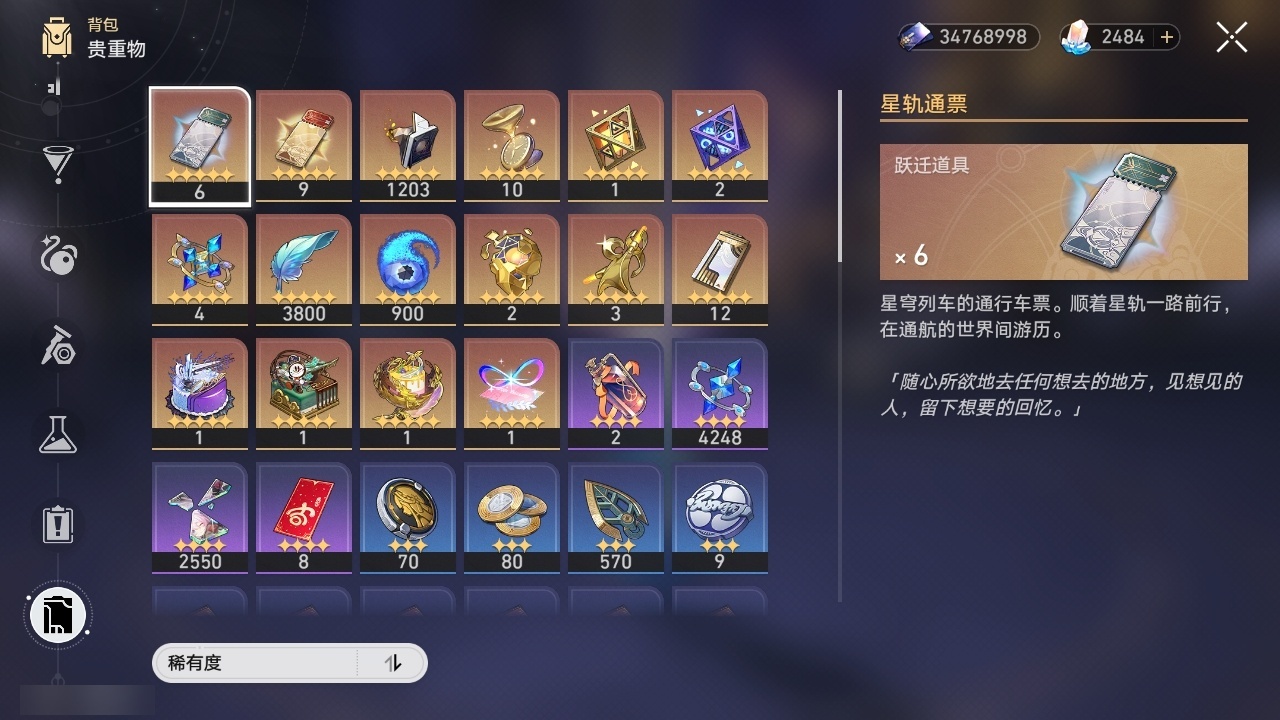Select the golden trophy item with count 10
The height and width of the screenshot is (720, 1280).
point(511,145)
